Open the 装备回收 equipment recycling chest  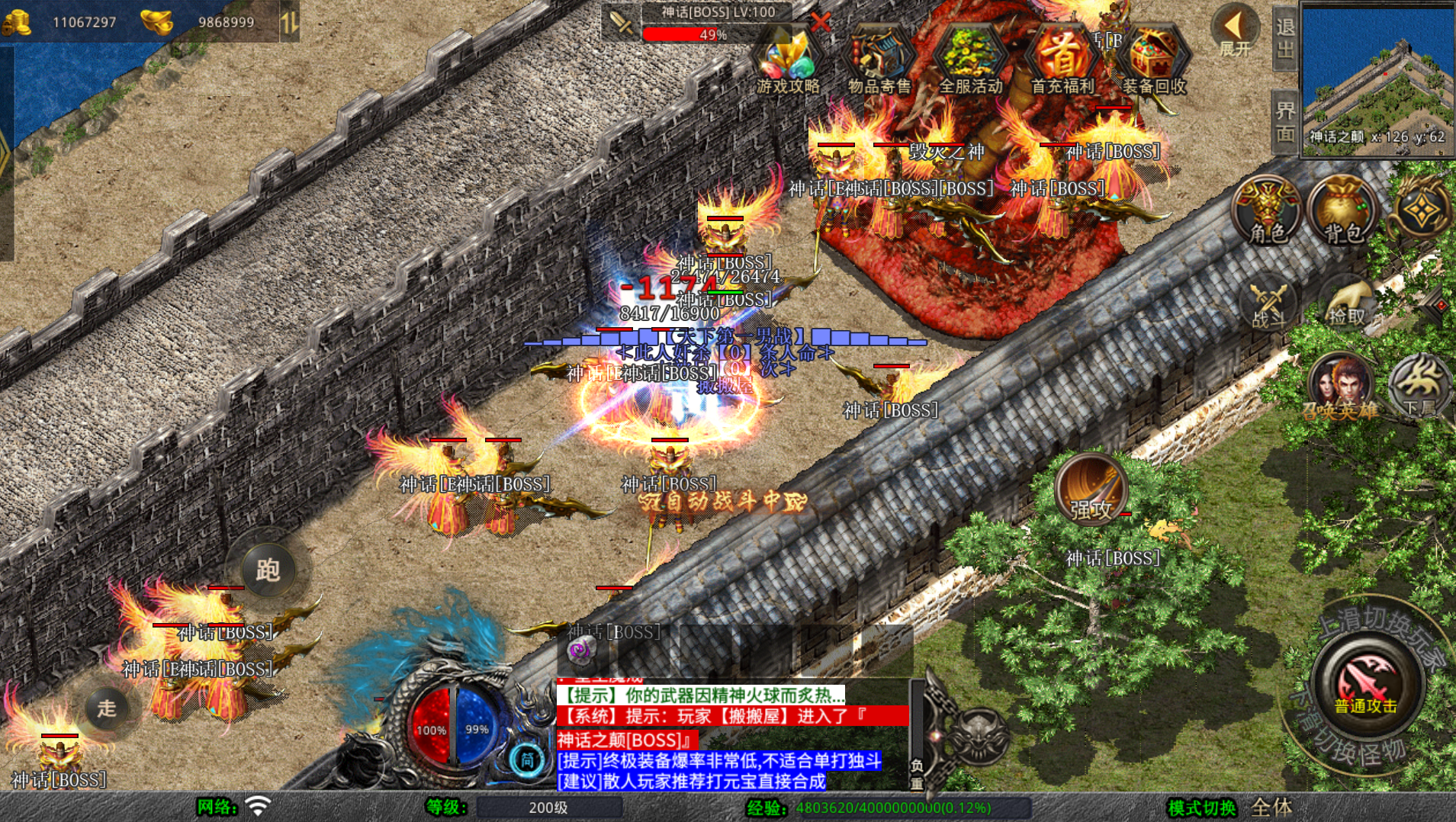[x=1154, y=59]
